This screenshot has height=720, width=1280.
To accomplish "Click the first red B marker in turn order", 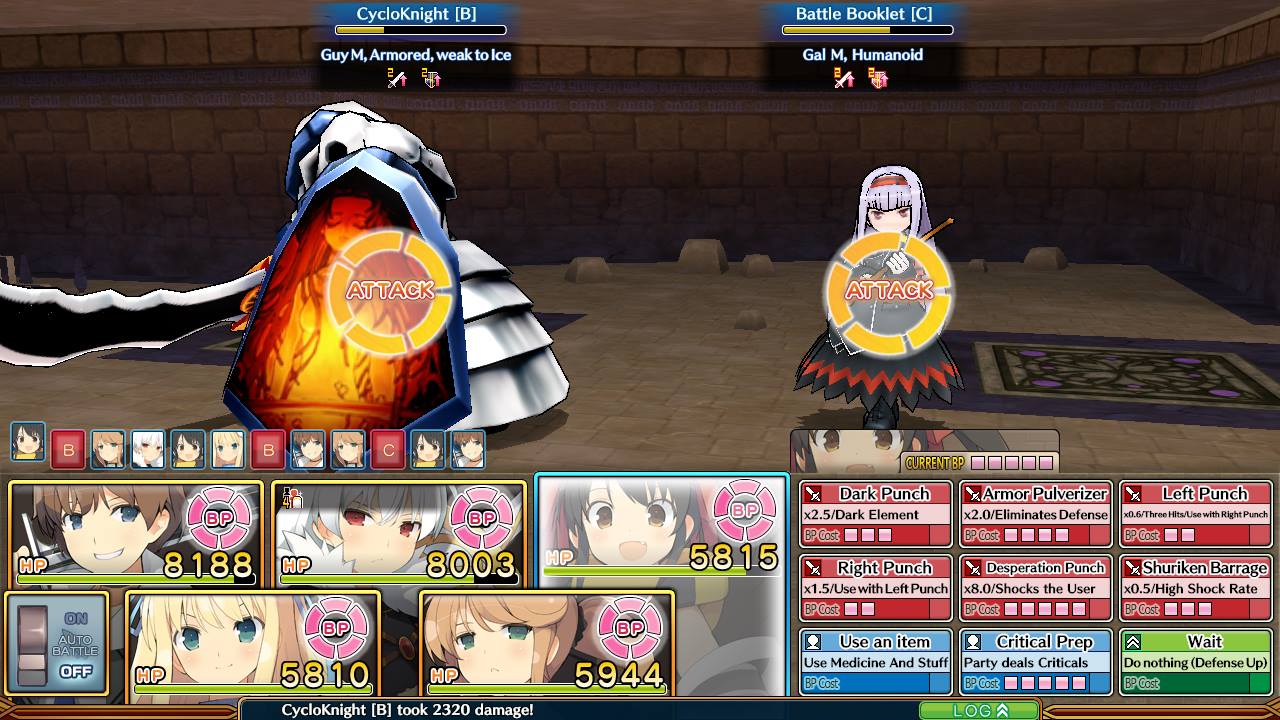I will [x=68, y=450].
